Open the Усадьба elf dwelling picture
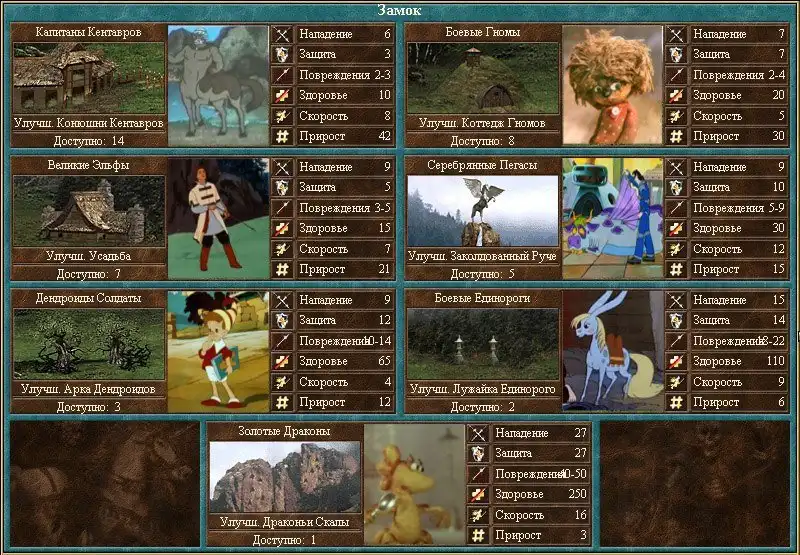Viewport: 800px width, 555px height. coord(88,211)
